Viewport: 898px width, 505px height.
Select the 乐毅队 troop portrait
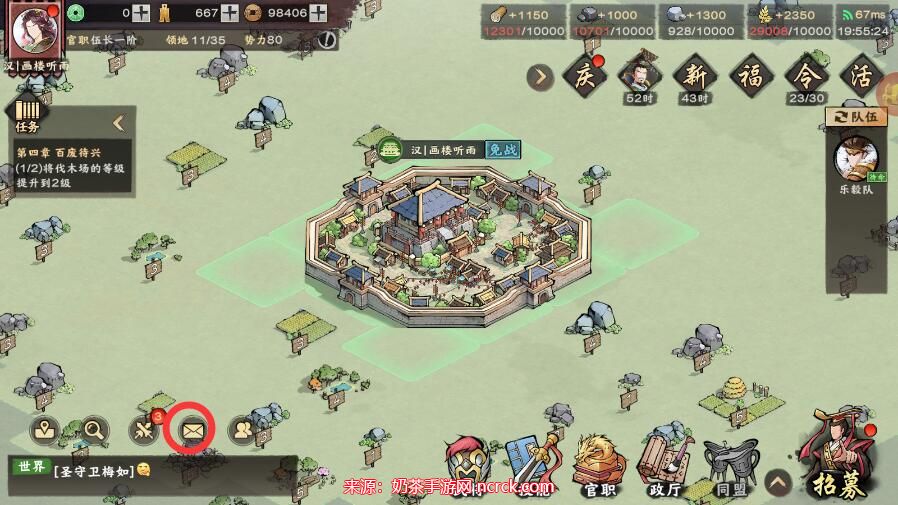click(x=856, y=158)
